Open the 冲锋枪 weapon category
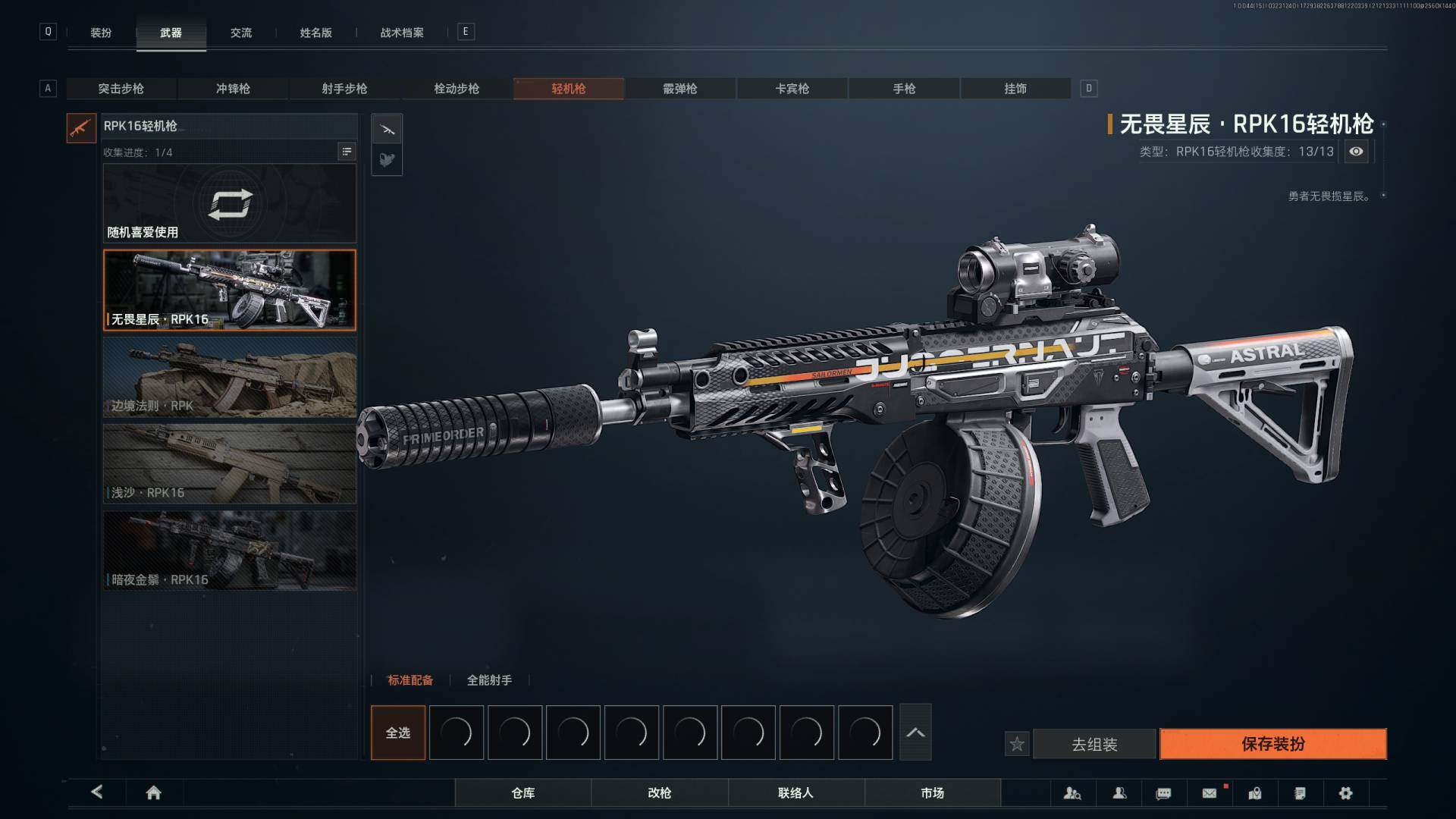Viewport: 1456px width, 819px height. tap(233, 89)
